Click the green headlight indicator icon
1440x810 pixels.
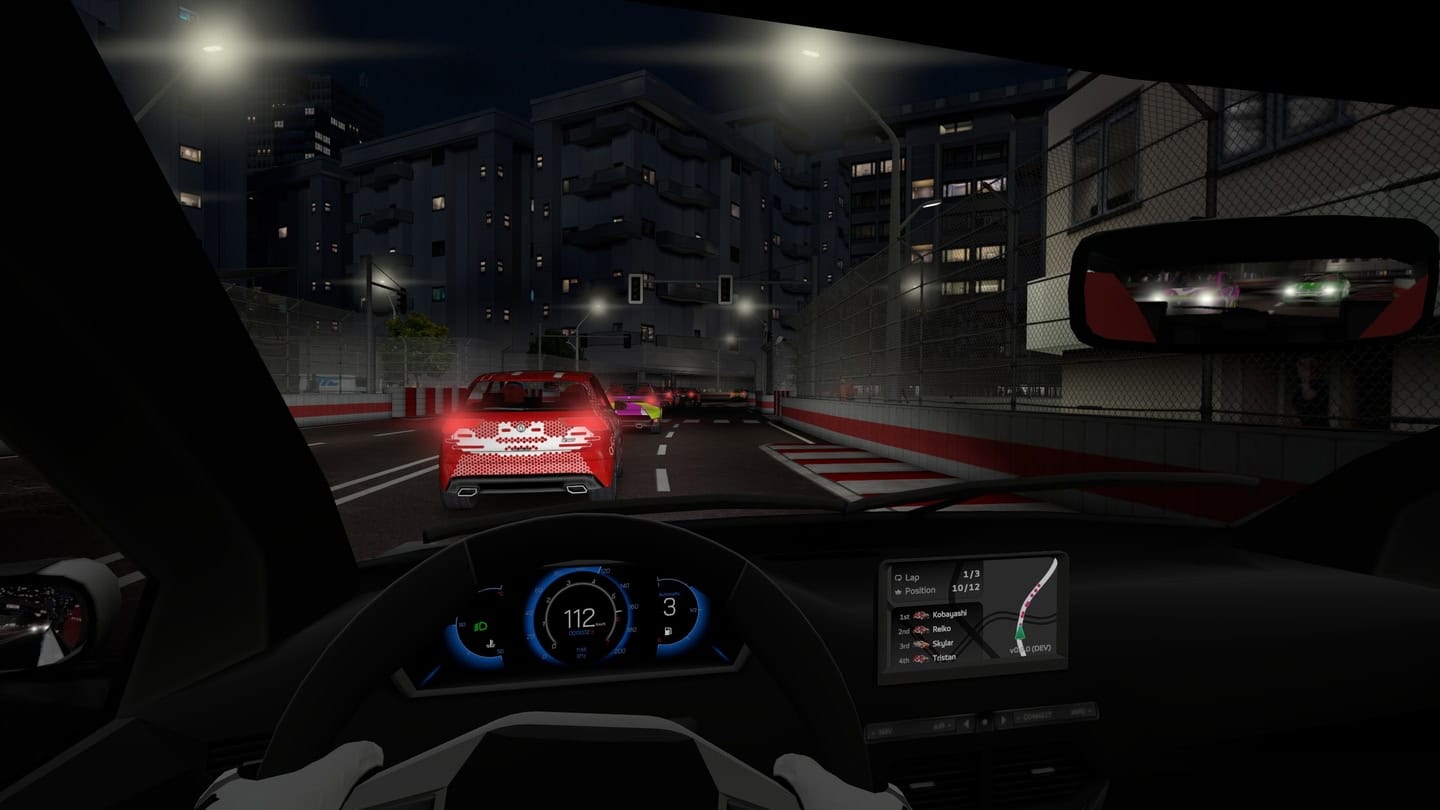tap(481, 625)
